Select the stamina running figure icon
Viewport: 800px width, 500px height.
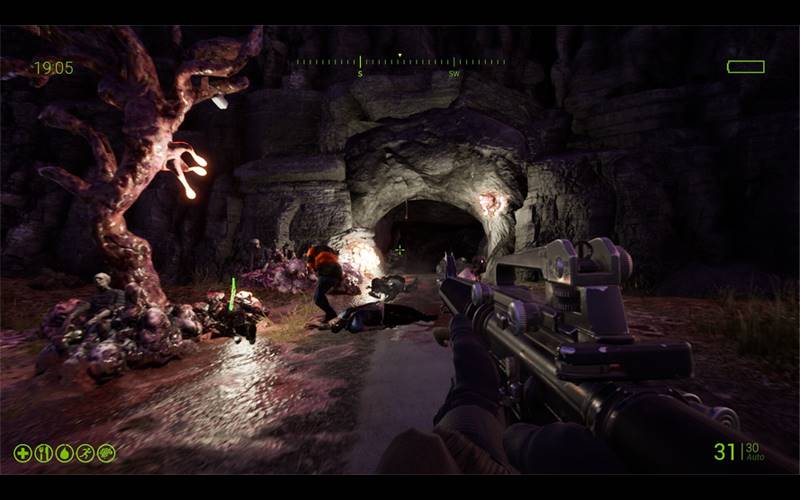(x=85, y=453)
